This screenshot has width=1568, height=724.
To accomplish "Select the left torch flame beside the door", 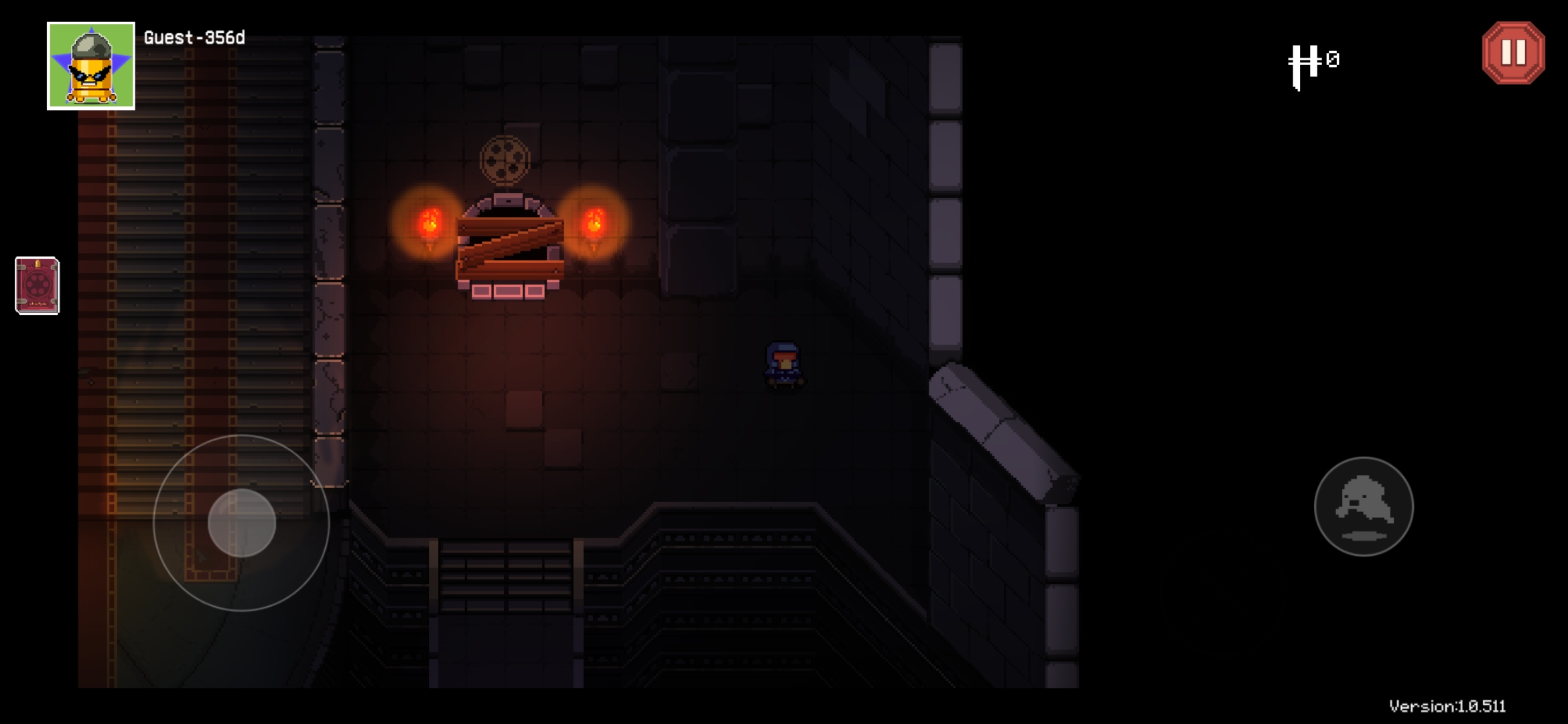I will [429, 221].
